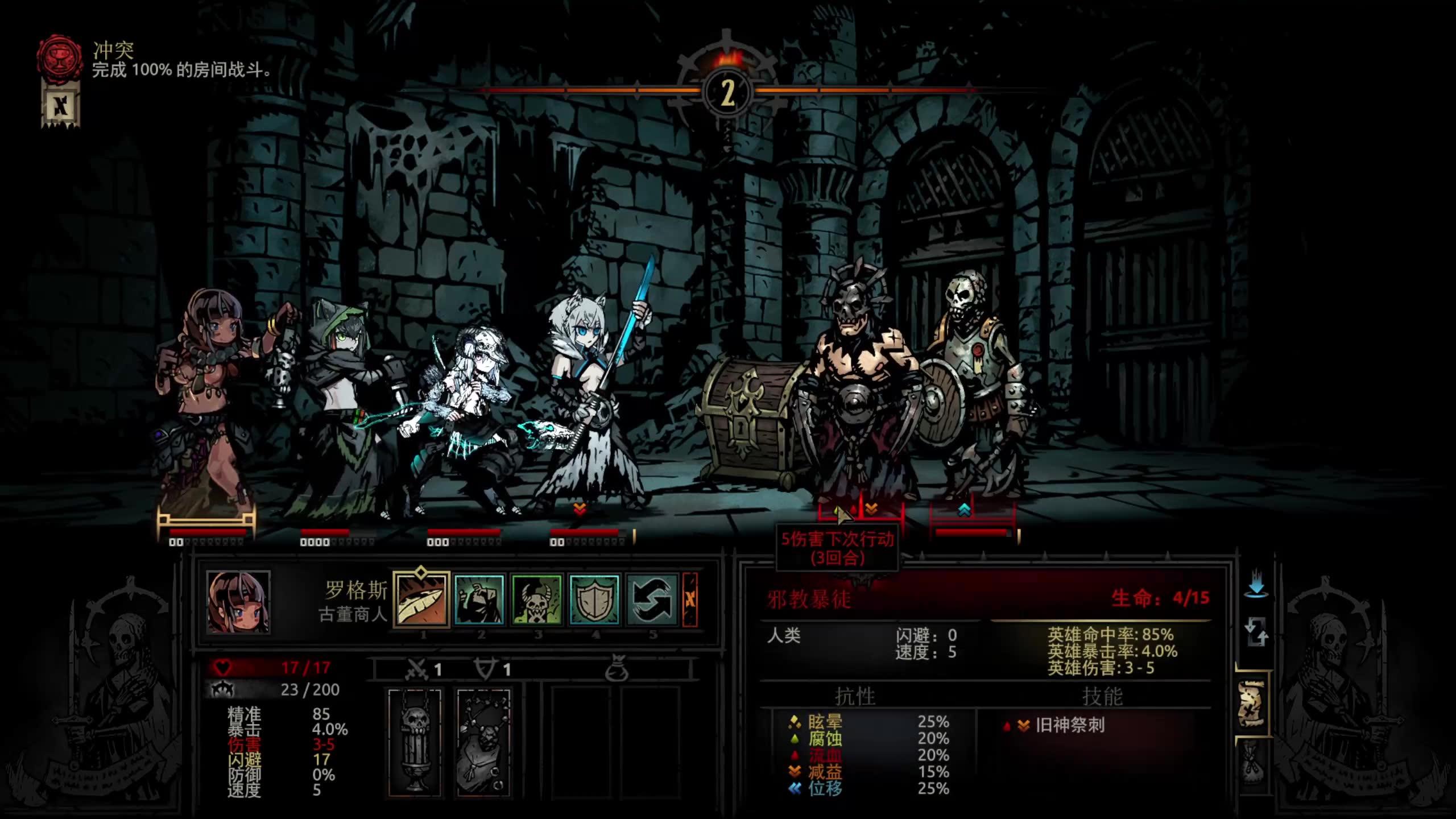Select the 旧神祭刺 enemy skill entry
This screenshot has width=1456, height=819.
(1069, 725)
